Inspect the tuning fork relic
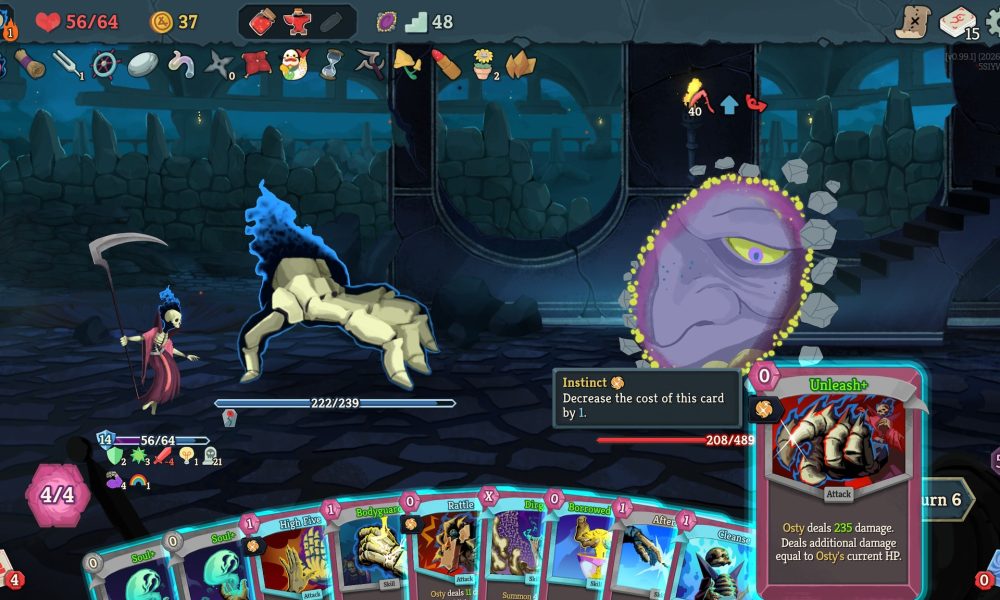Image resolution: width=1000 pixels, height=600 pixels. (x=67, y=65)
